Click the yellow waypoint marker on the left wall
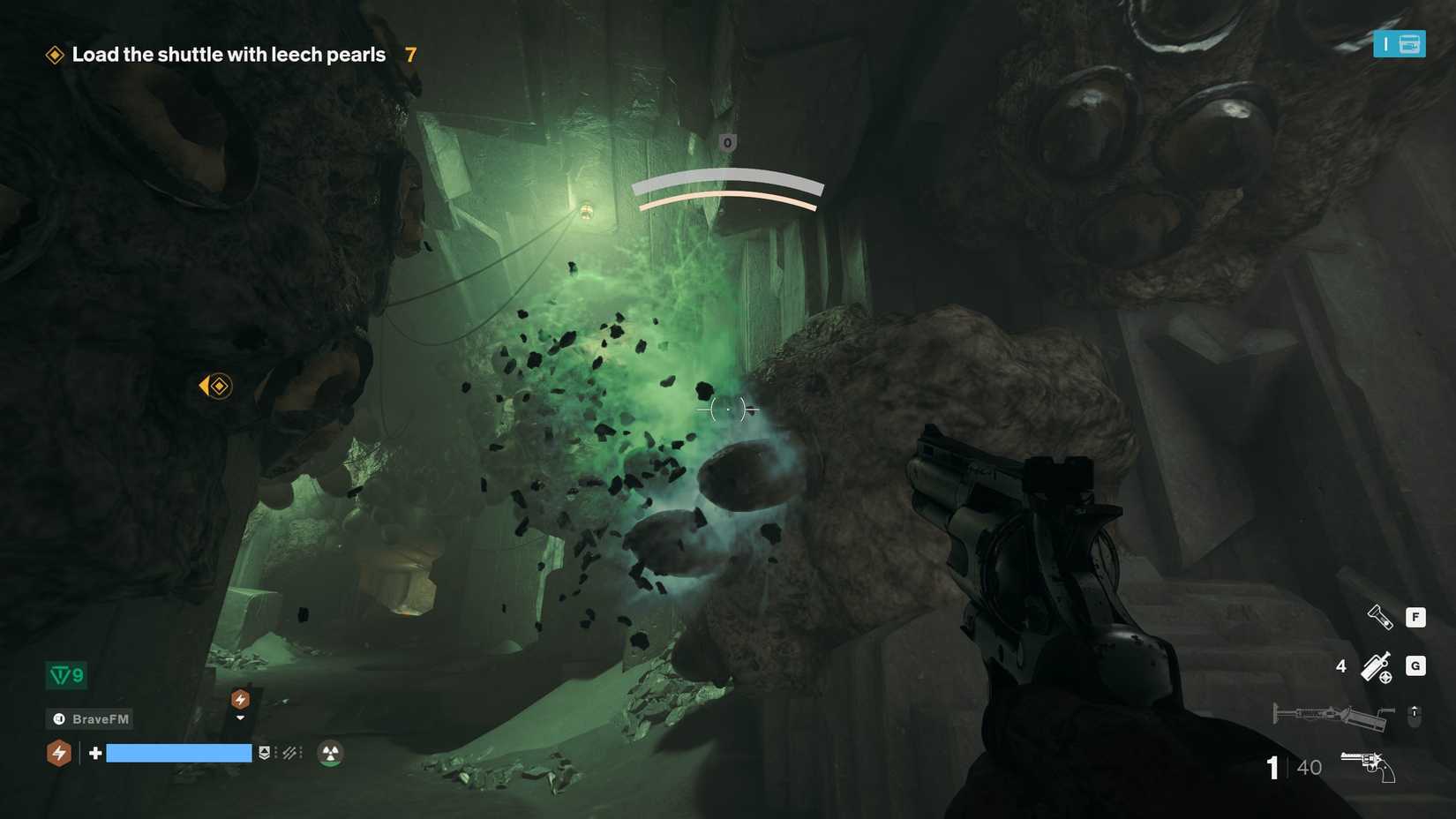 [x=216, y=387]
